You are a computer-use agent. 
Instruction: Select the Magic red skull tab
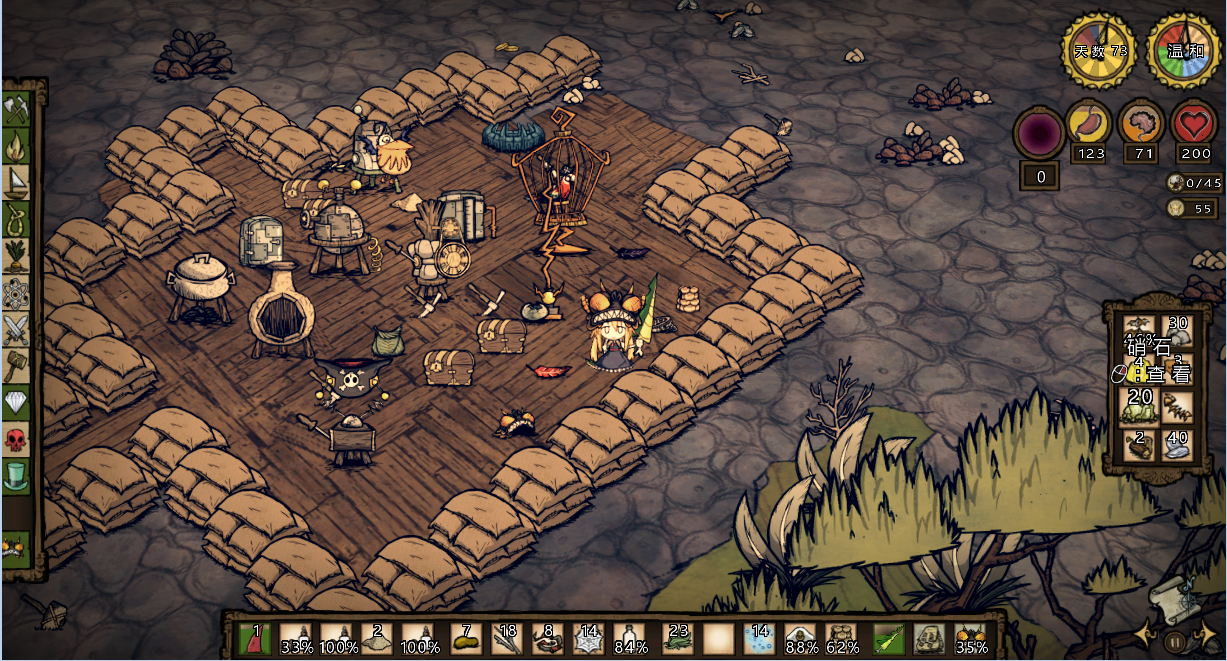17,438
